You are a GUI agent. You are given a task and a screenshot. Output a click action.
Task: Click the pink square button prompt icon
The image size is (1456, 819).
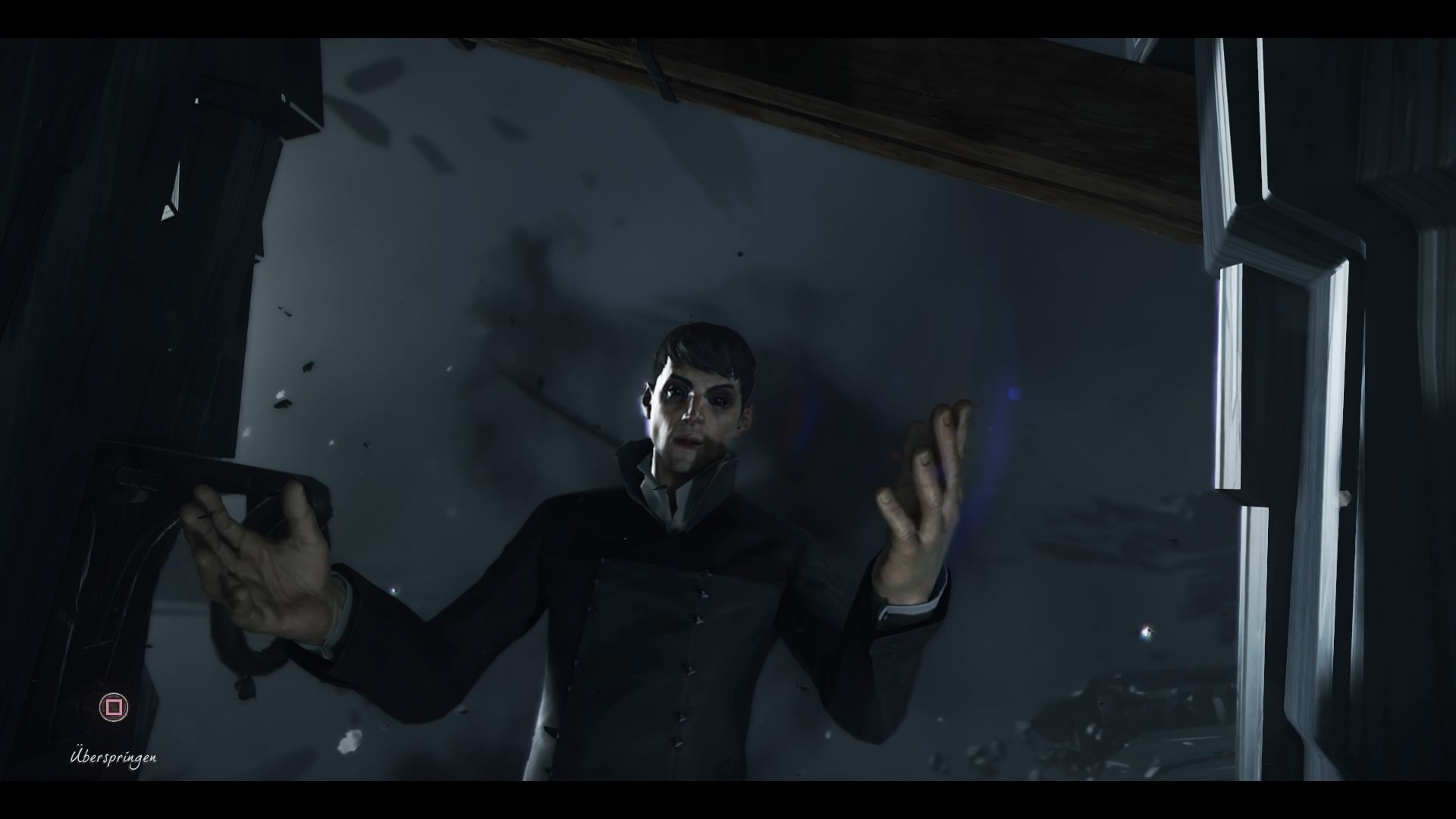(113, 706)
